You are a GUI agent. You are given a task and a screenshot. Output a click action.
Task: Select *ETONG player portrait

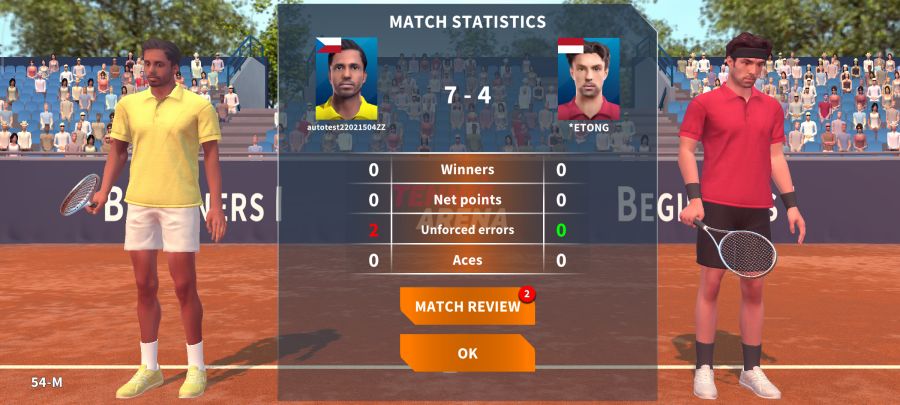pyautogui.click(x=588, y=79)
